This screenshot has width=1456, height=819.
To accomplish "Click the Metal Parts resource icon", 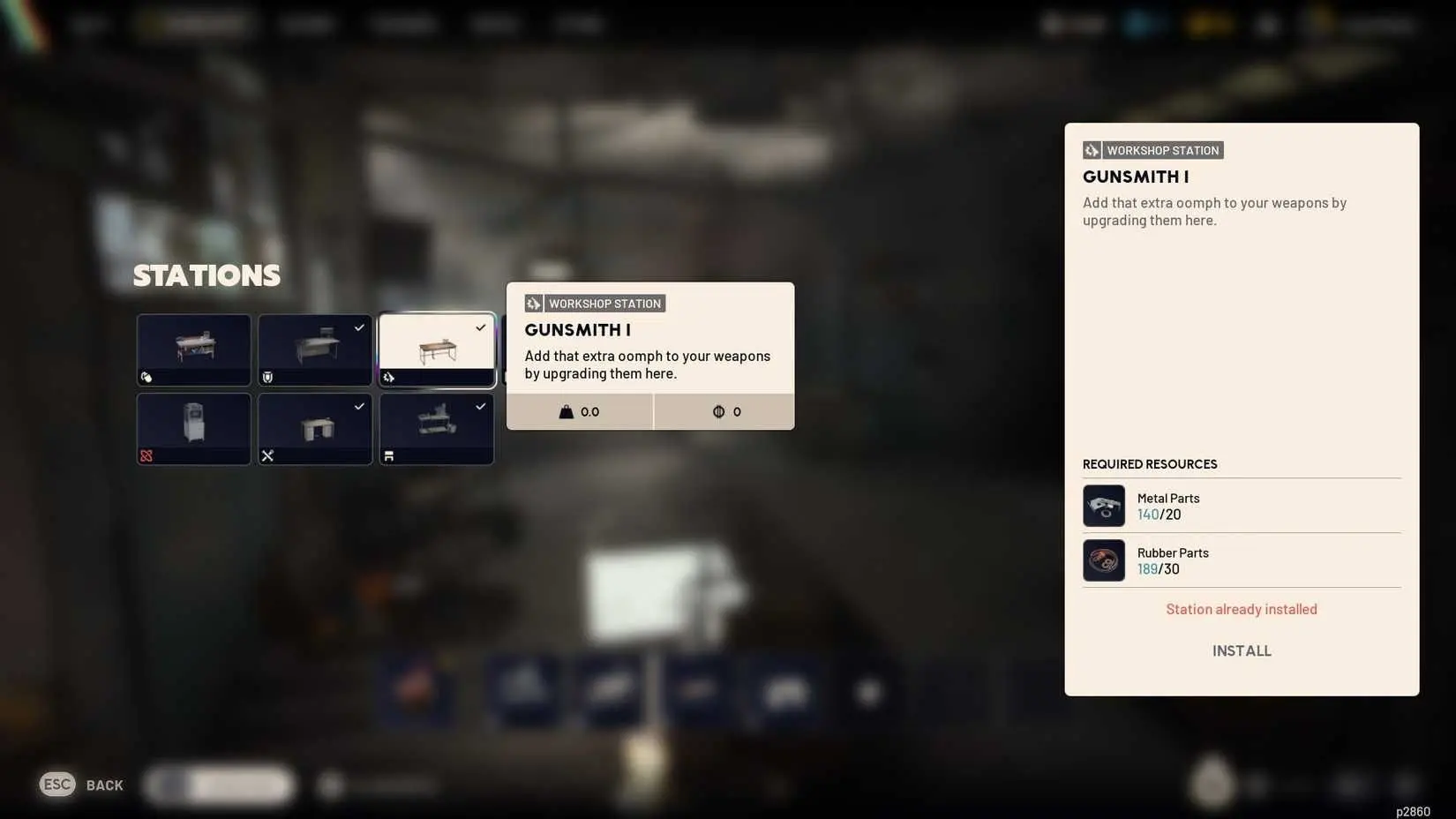I will [x=1103, y=506].
